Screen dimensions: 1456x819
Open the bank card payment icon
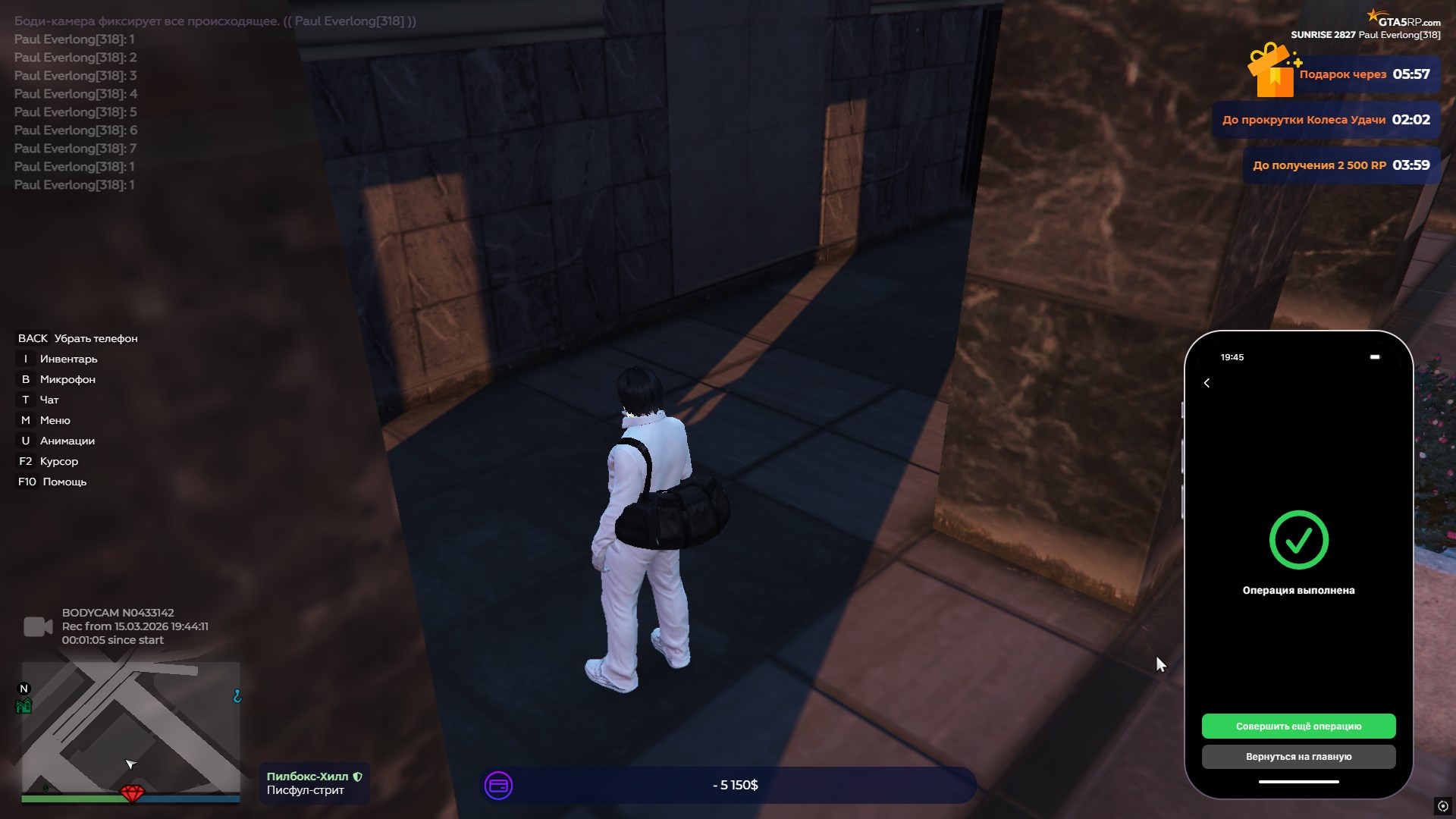click(x=498, y=786)
